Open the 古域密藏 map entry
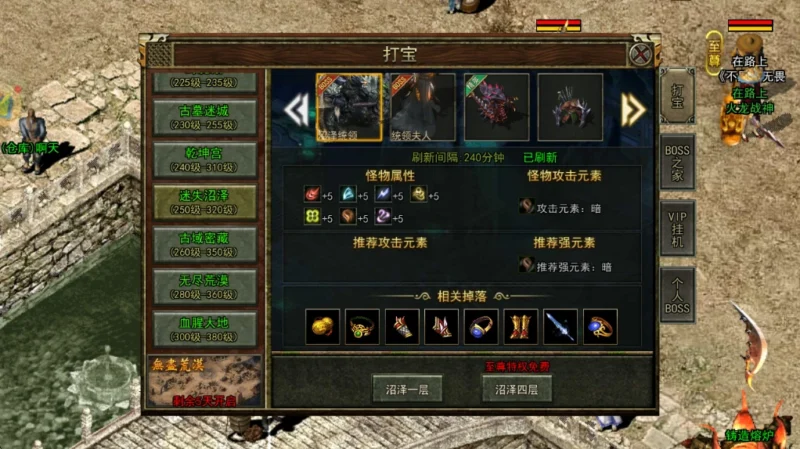Screen dimensions: 800x449 (x=204, y=243)
